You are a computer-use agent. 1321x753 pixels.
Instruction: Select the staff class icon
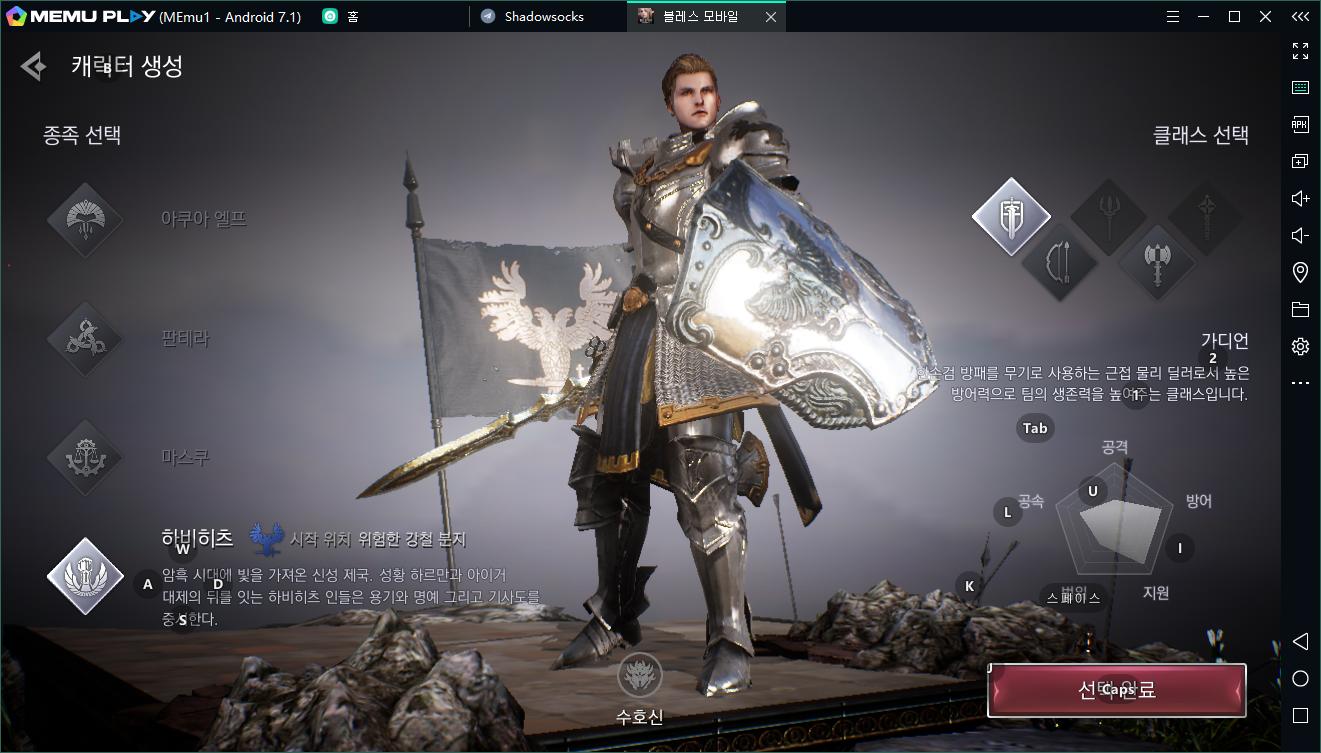pyautogui.click(x=1206, y=216)
